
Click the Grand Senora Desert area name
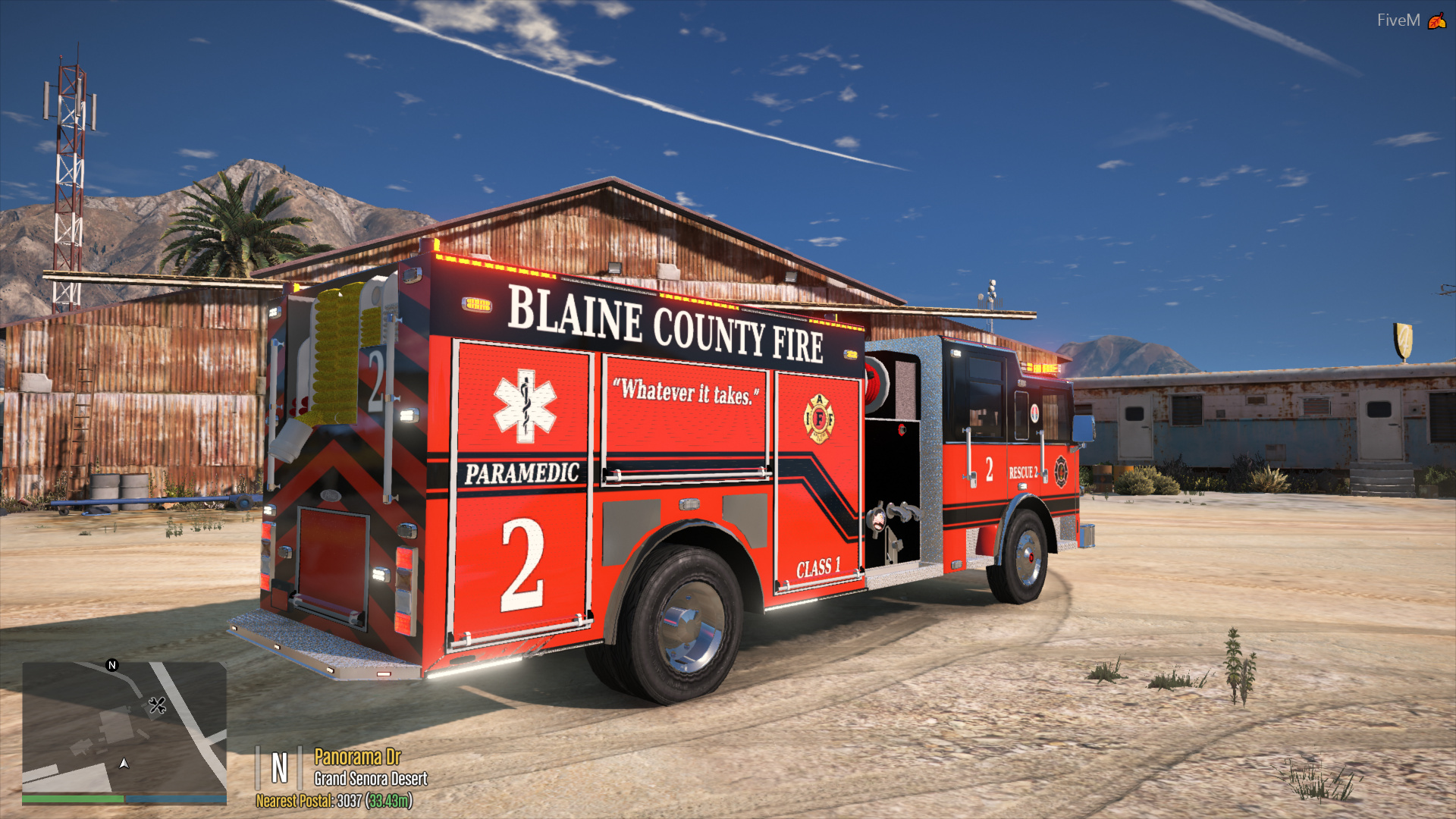click(x=370, y=780)
